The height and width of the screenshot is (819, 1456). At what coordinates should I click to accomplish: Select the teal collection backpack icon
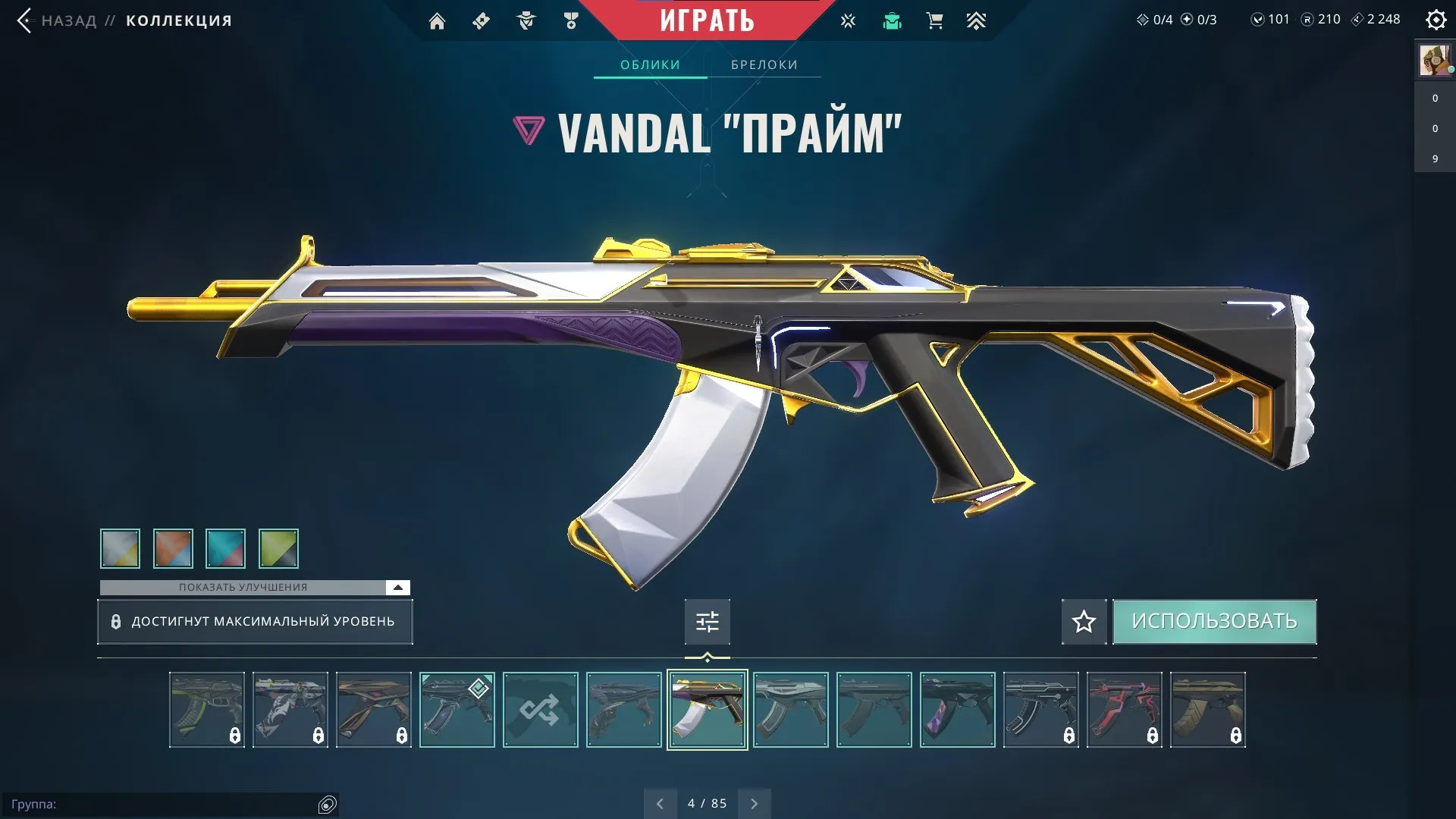893,20
